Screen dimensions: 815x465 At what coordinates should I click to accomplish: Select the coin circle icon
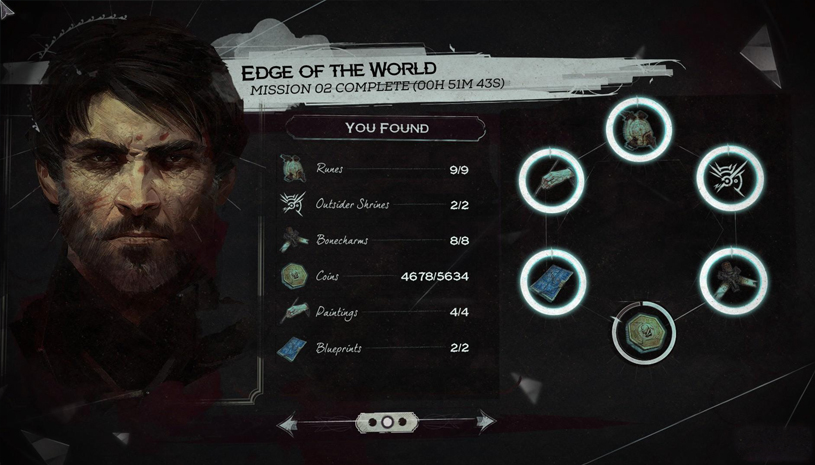point(644,330)
